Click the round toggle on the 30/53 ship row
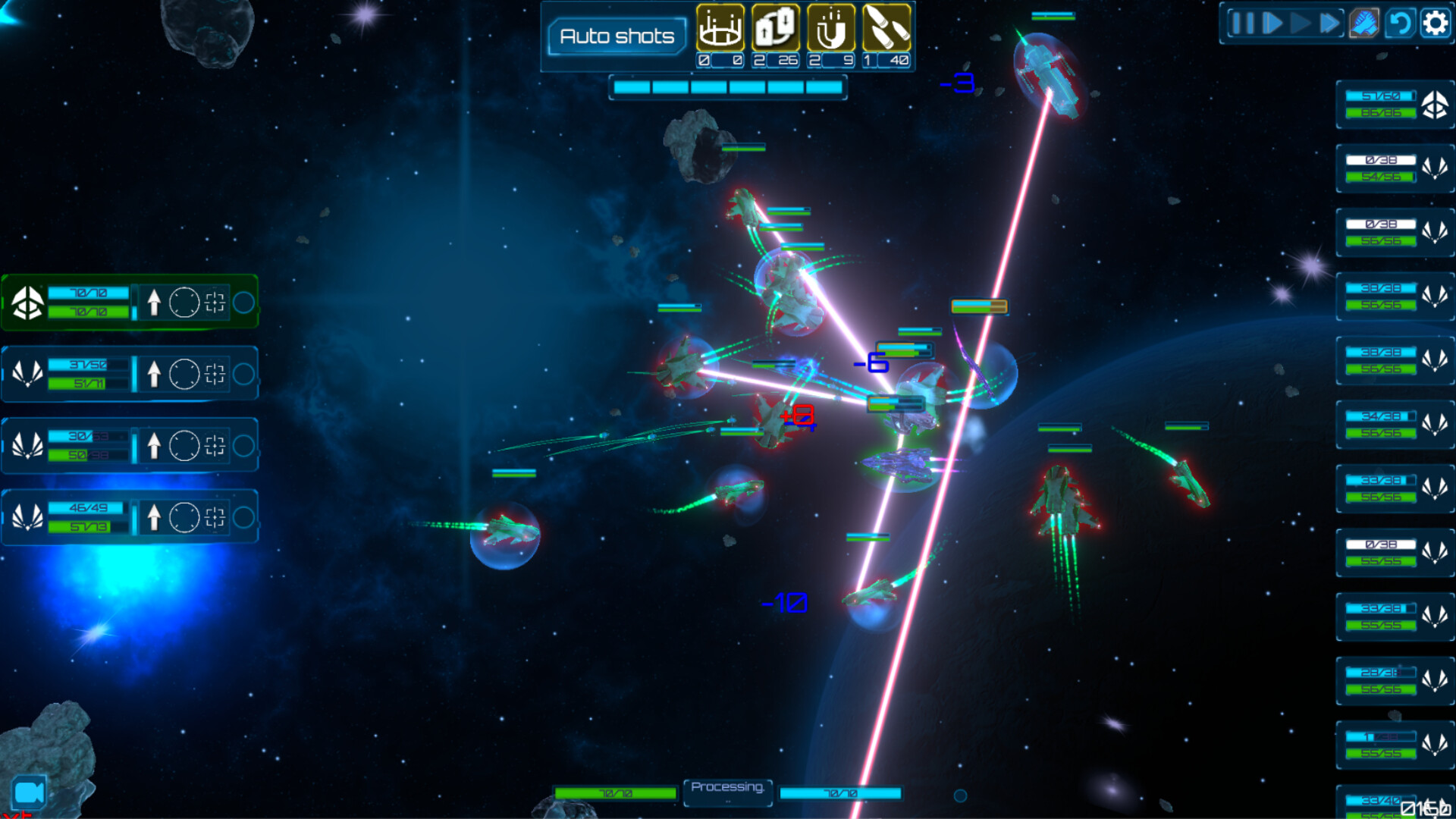This screenshot has width=1456, height=819. pyautogui.click(x=243, y=446)
